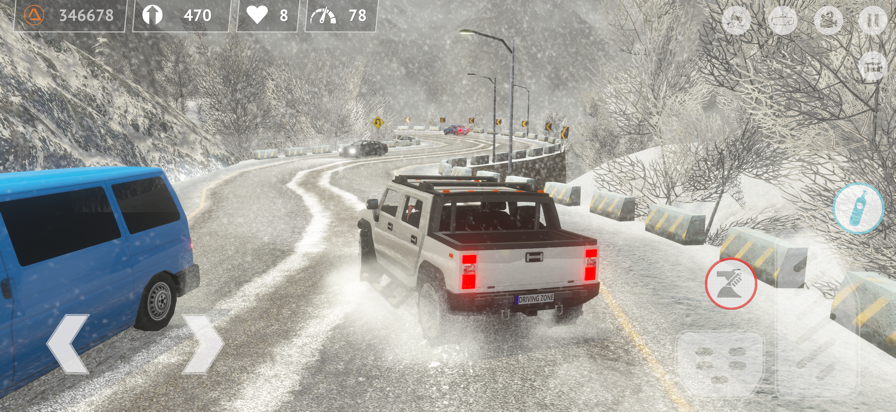Tap the round icon below the pause button
The height and width of the screenshot is (412, 896).
[872, 66]
